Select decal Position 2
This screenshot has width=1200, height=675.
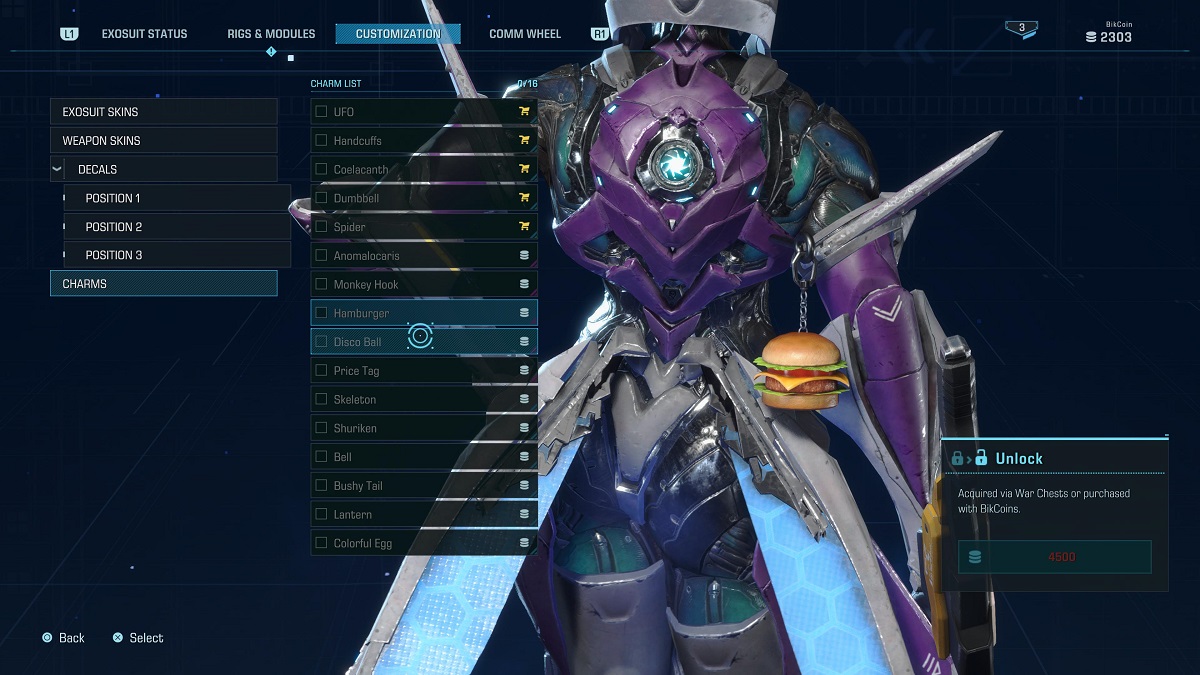click(x=177, y=227)
